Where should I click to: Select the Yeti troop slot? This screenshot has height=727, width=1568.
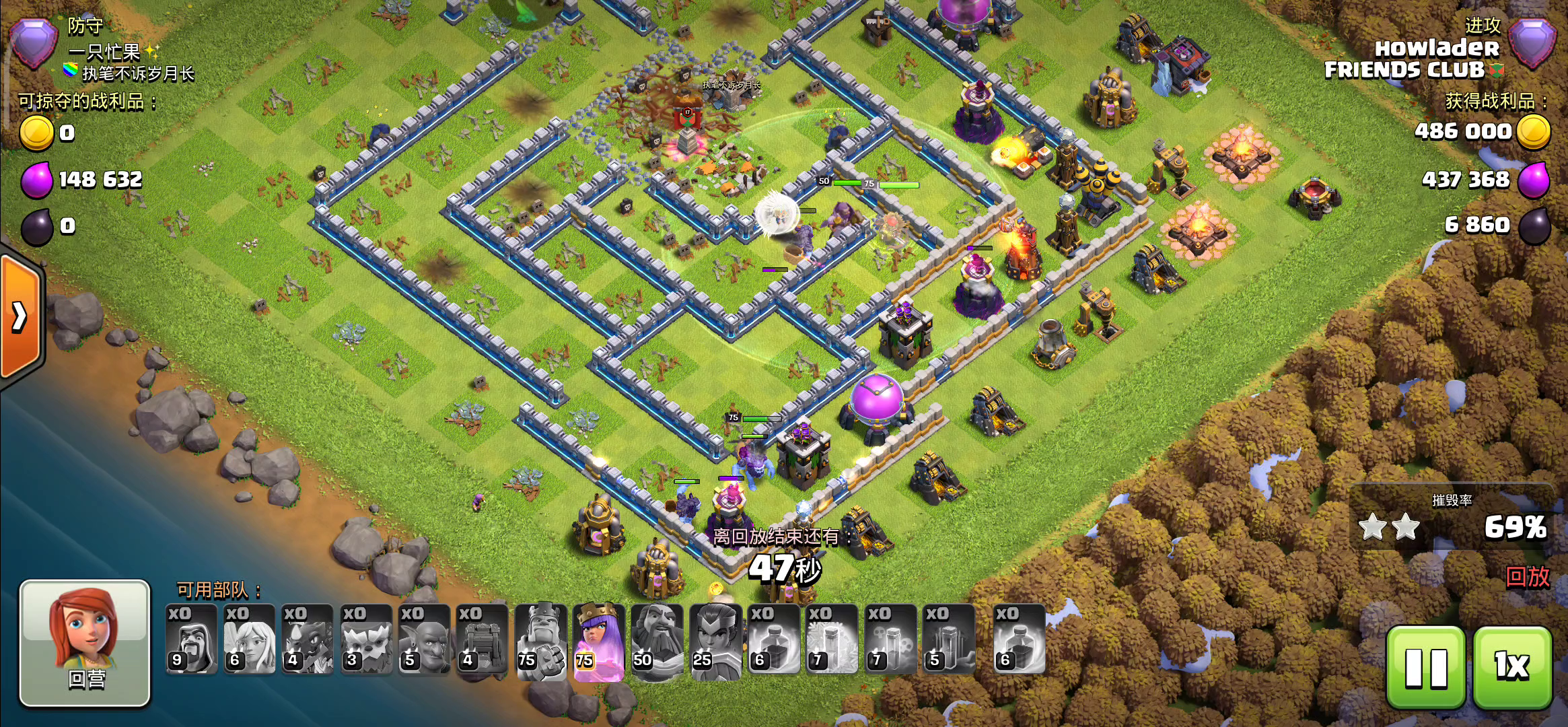[x=366, y=639]
